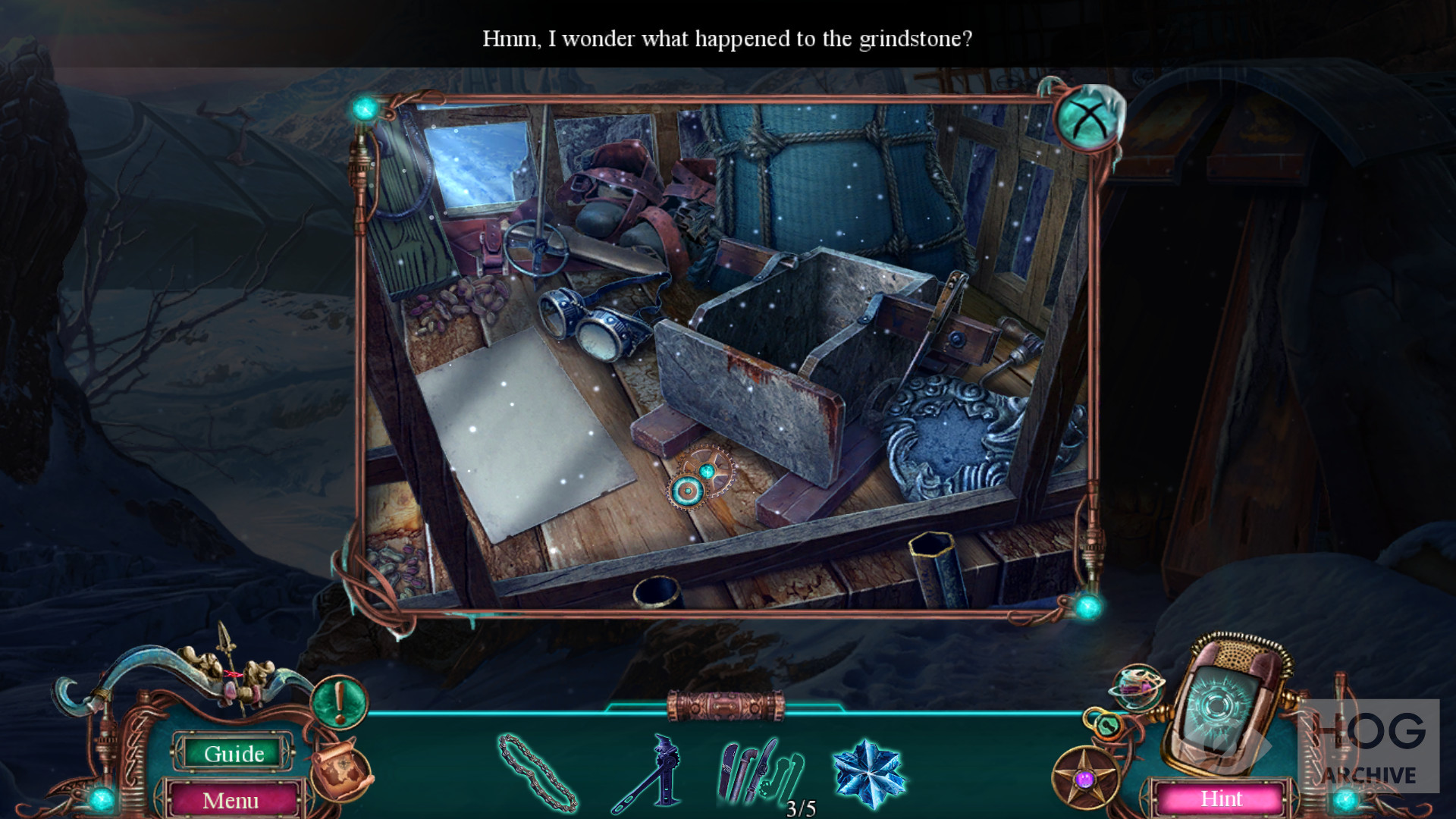Use the pink Hint button

(1221, 799)
